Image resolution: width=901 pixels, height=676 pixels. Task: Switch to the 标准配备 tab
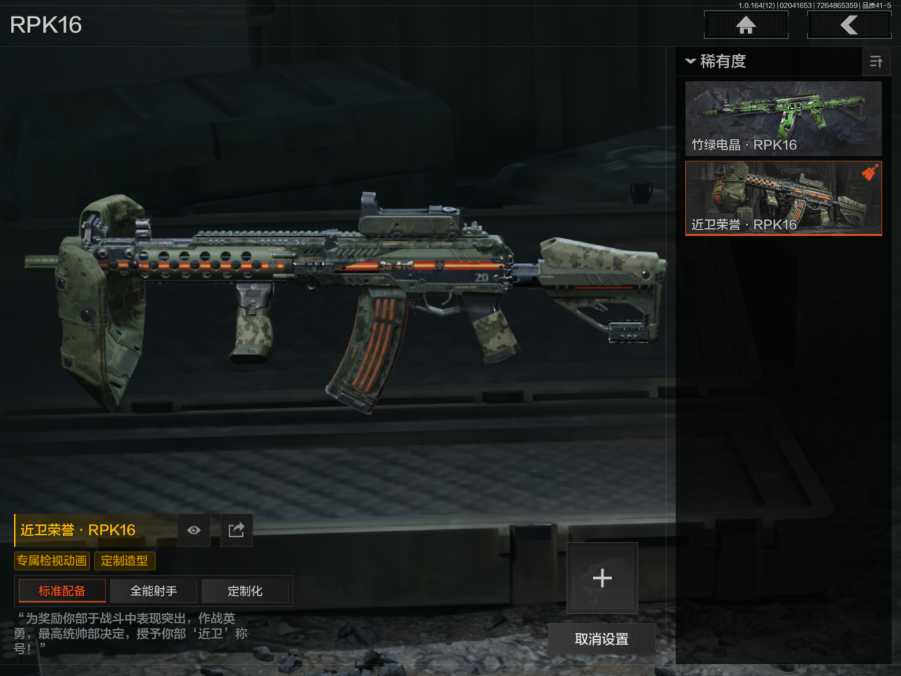62,591
